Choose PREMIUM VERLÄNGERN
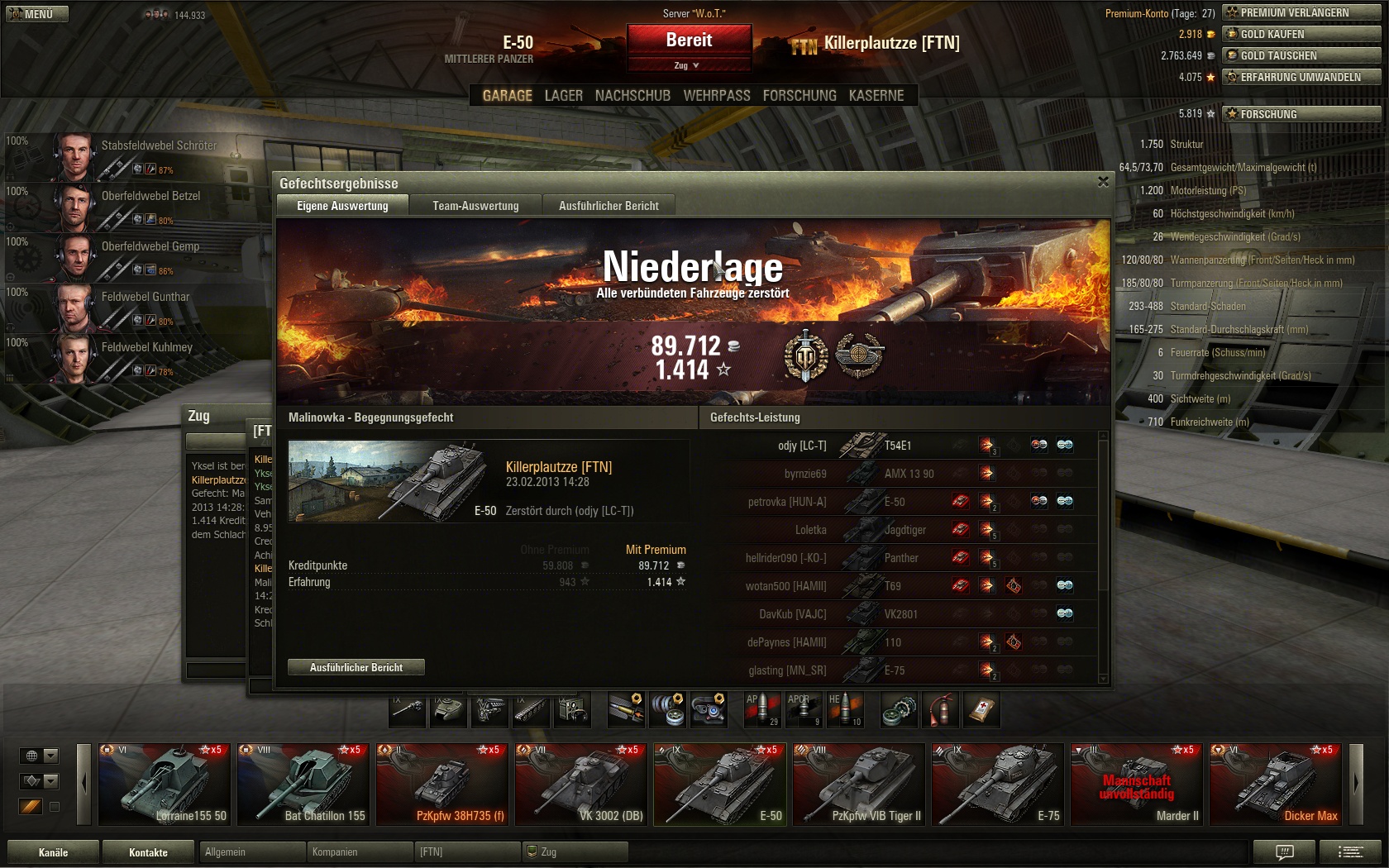The height and width of the screenshot is (868, 1389). (1301, 12)
